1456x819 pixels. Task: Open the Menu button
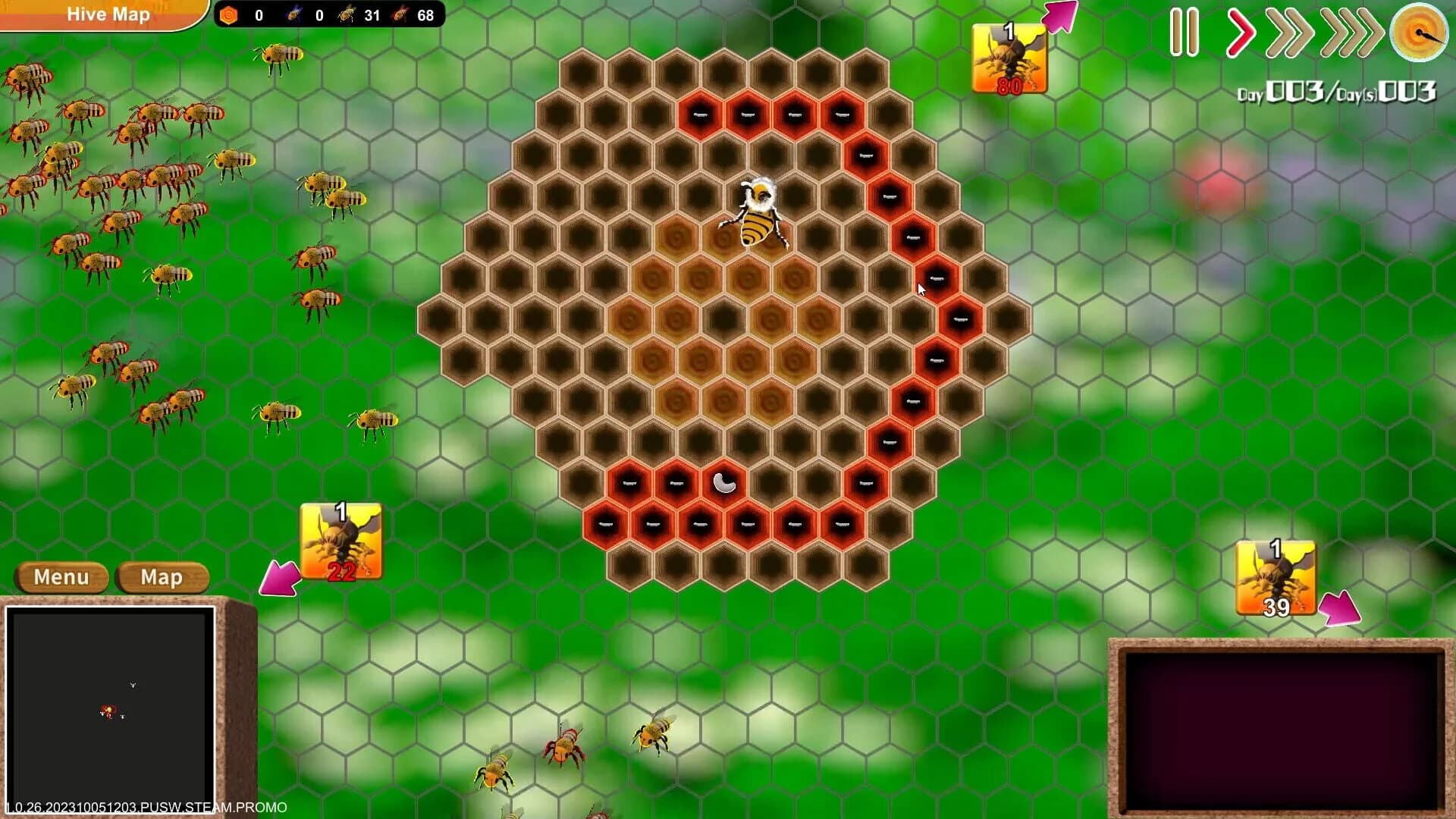click(x=61, y=577)
